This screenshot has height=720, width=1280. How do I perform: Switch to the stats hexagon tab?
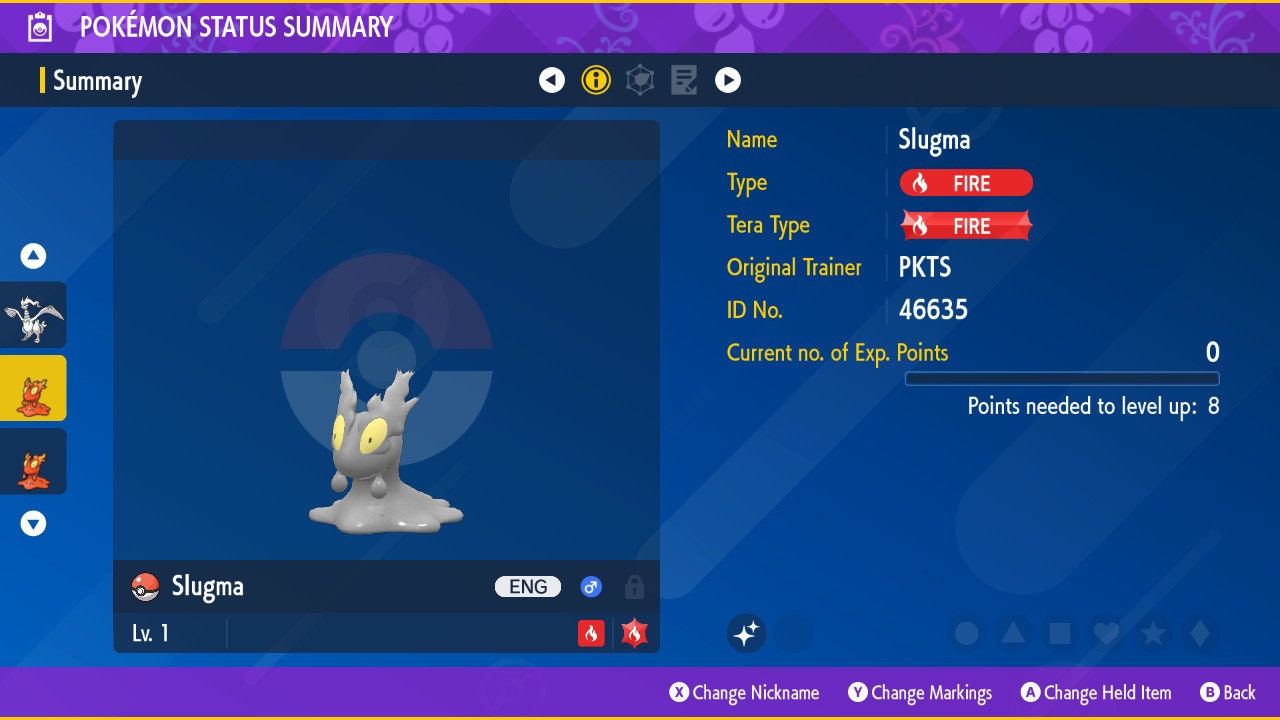point(640,80)
